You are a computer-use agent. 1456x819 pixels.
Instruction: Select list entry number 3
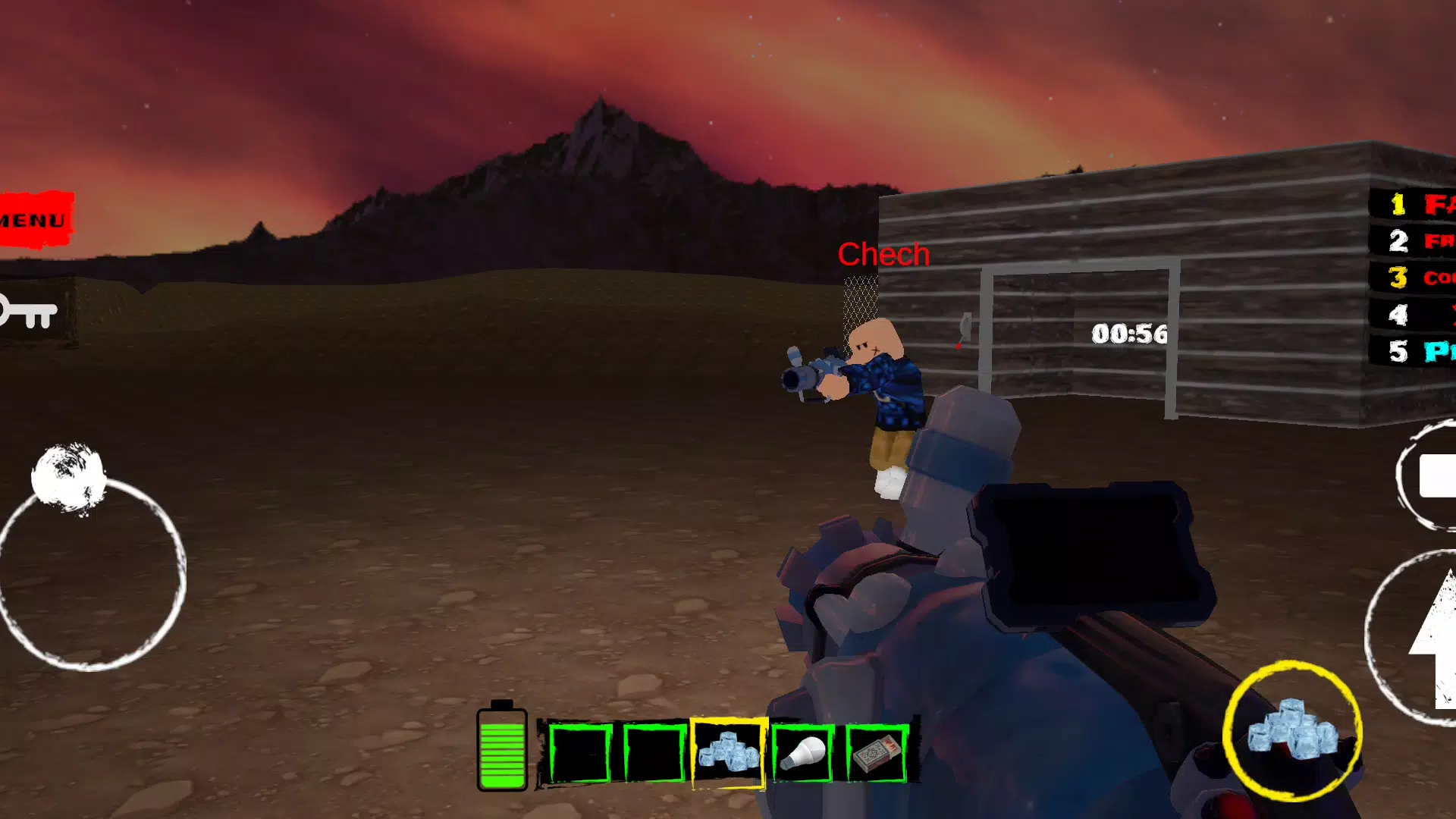click(1415, 278)
